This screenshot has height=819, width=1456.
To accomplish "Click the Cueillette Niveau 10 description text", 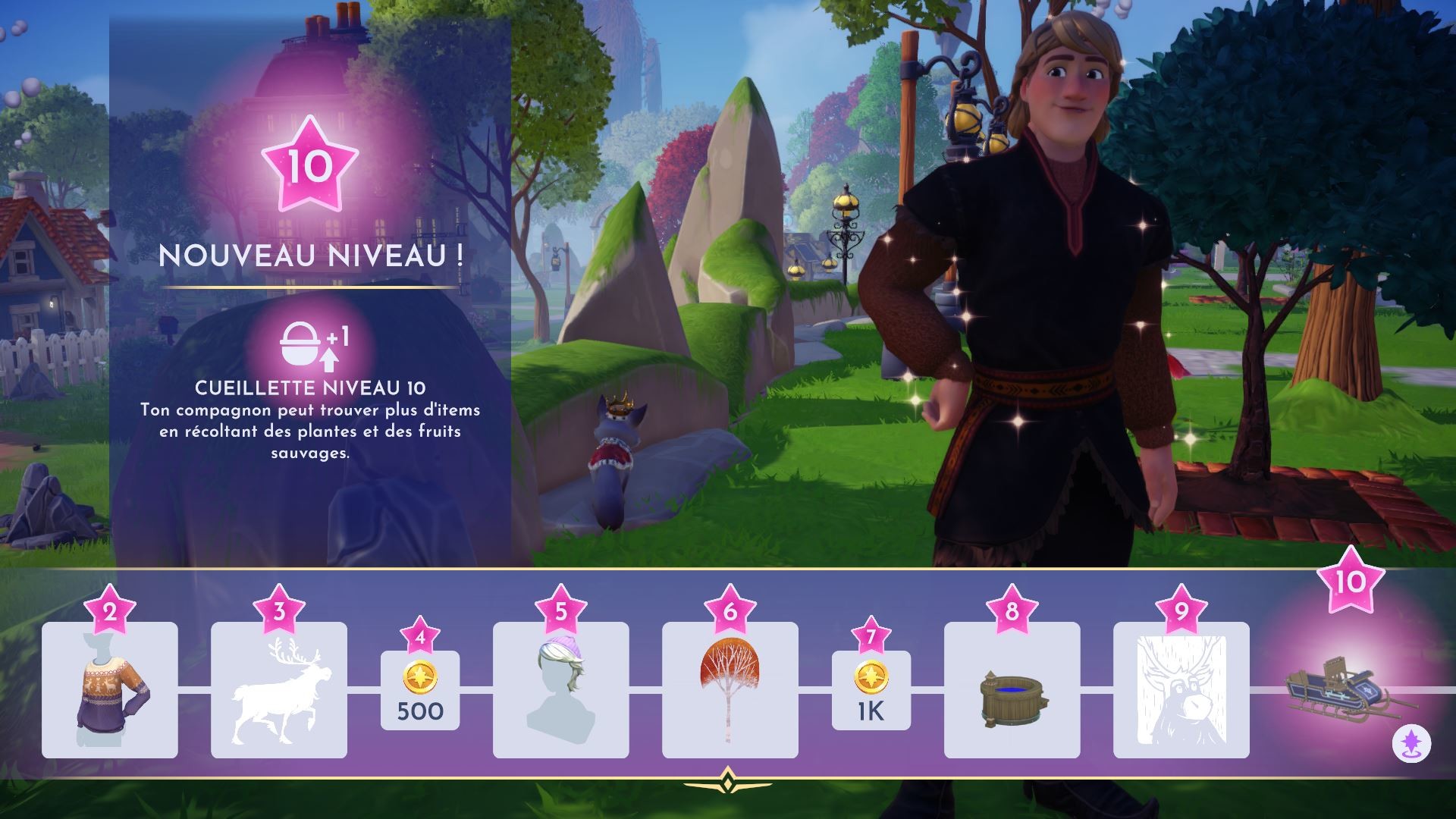I will (310, 389).
